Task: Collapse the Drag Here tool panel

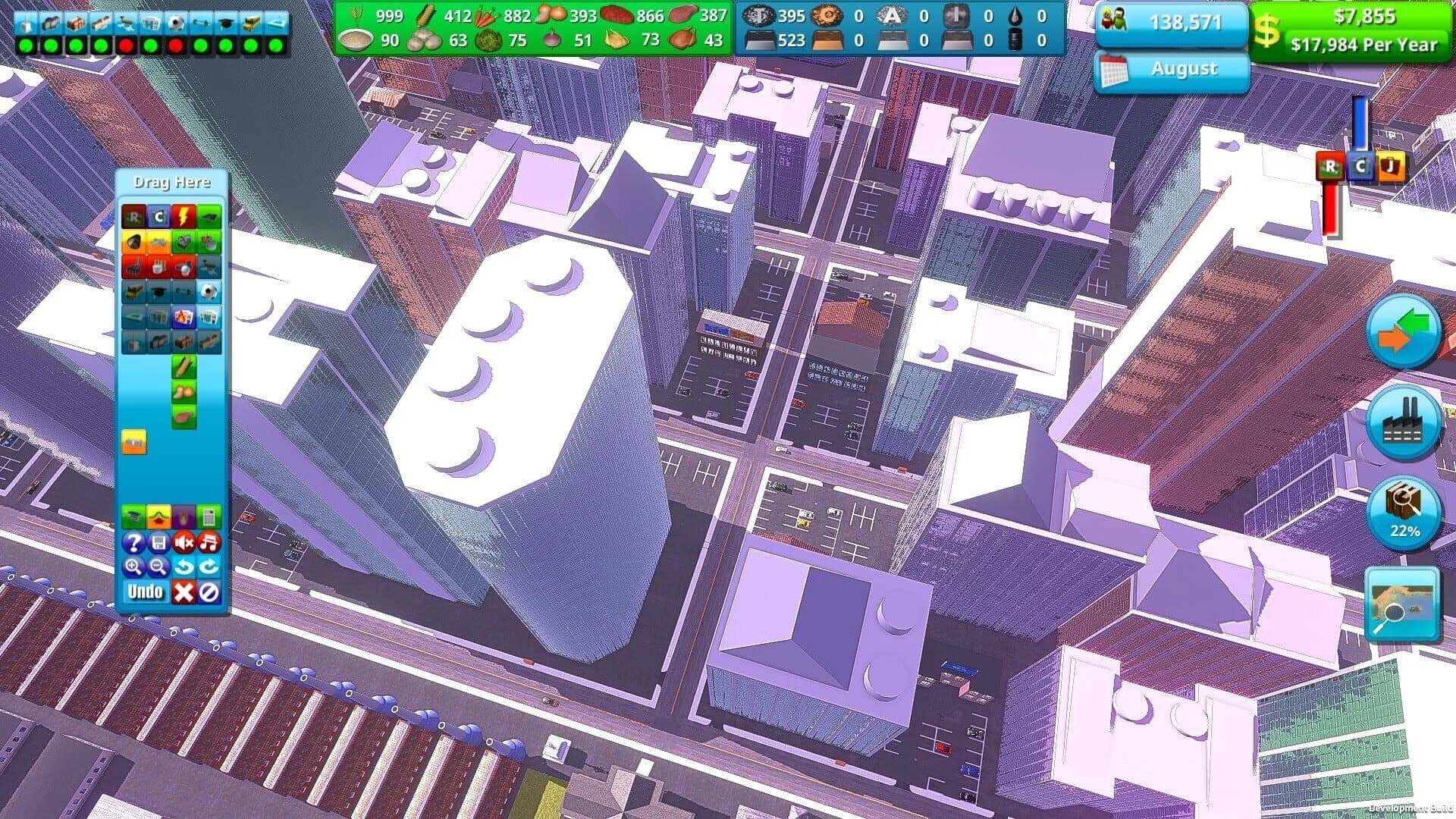Action: click(x=173, y=182)
